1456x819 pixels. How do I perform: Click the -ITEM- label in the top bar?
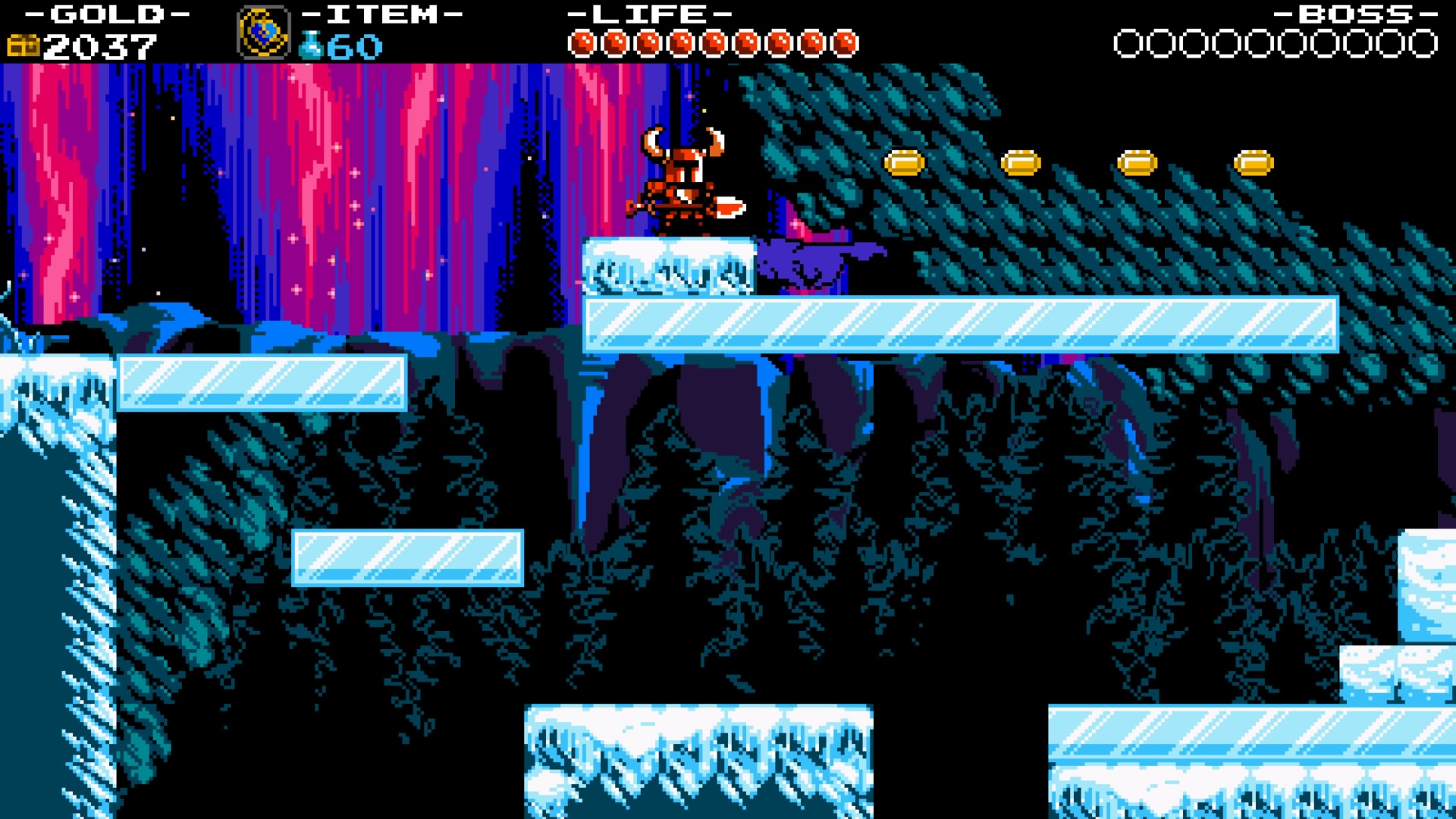(374, 14)
